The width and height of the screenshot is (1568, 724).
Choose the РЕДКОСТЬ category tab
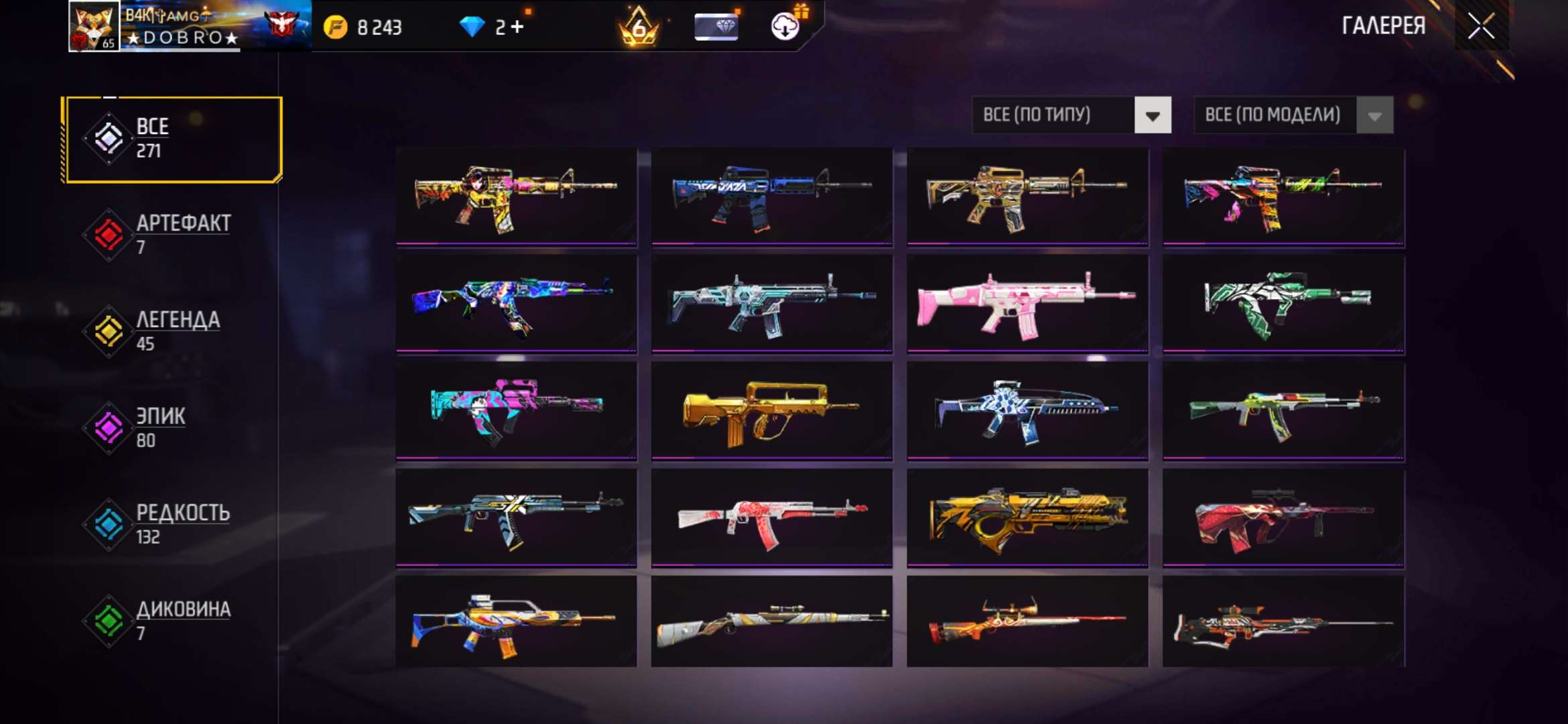(x=173, y=524)
